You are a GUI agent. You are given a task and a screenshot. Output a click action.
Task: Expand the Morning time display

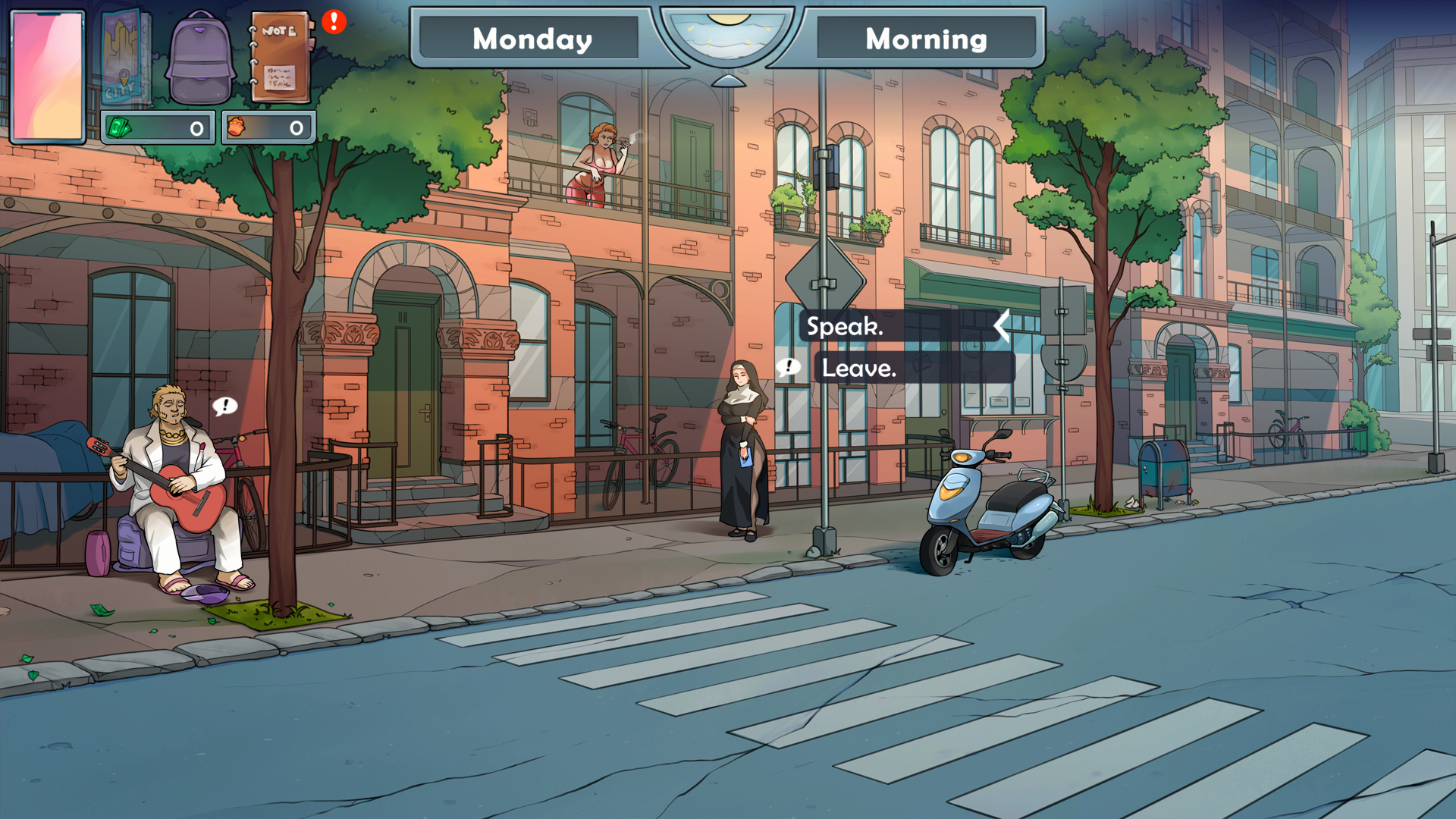[927, 39]
